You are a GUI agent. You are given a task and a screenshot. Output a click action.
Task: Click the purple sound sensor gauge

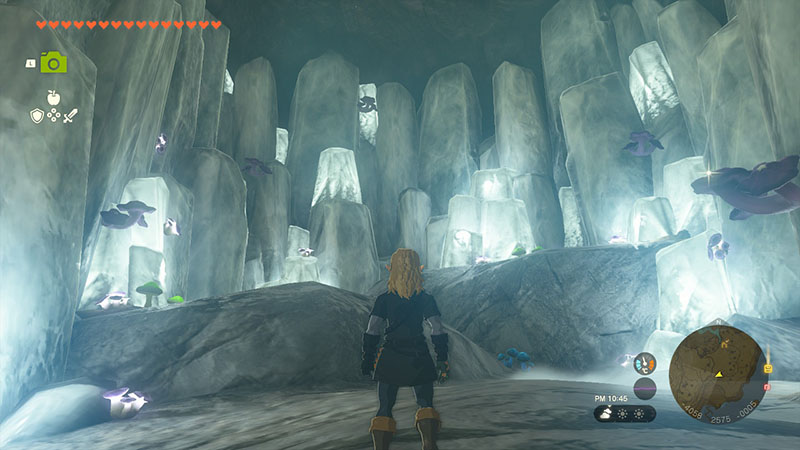(x=645, y=388)
